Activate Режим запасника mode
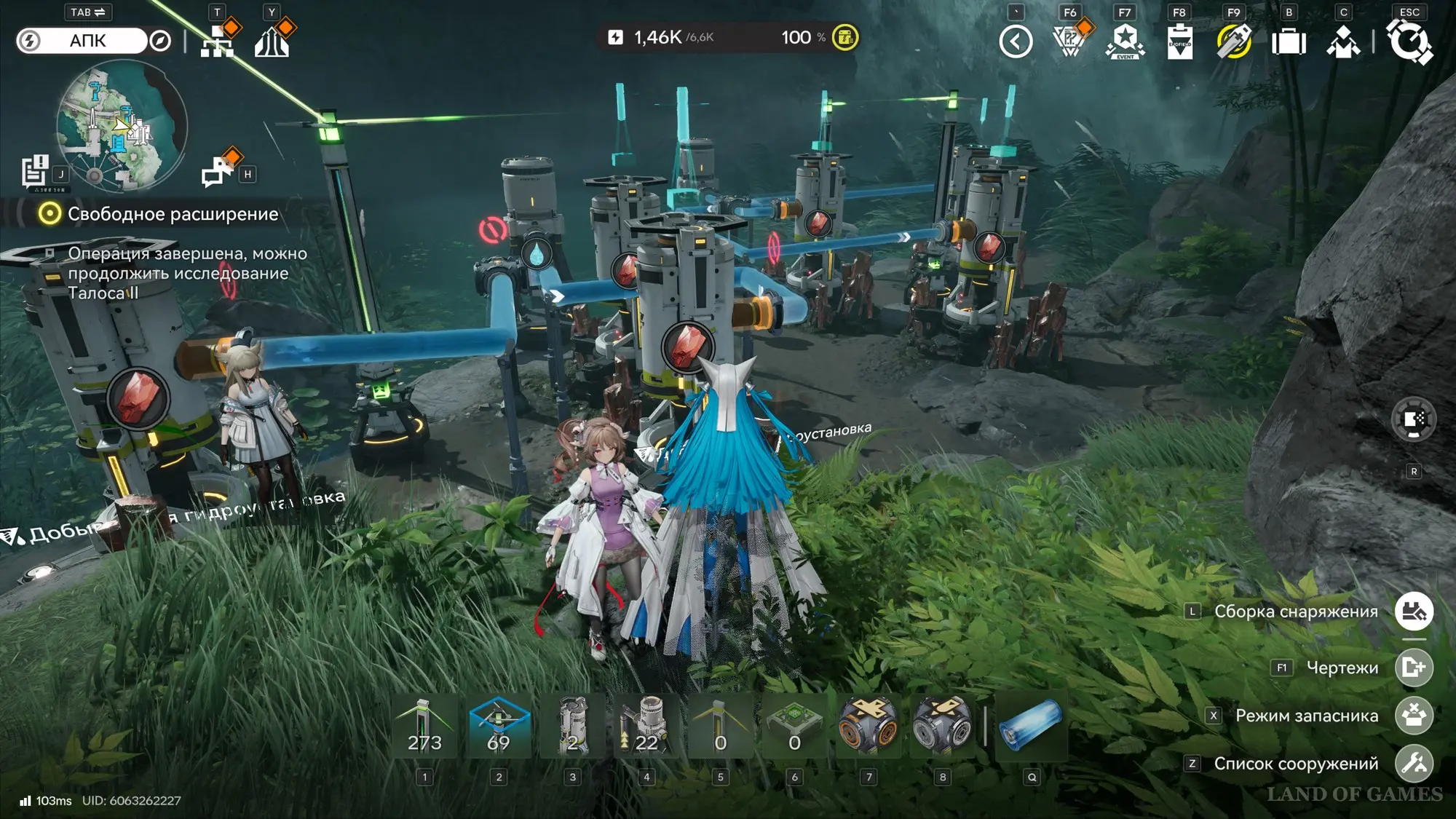 coord(1414,716)
